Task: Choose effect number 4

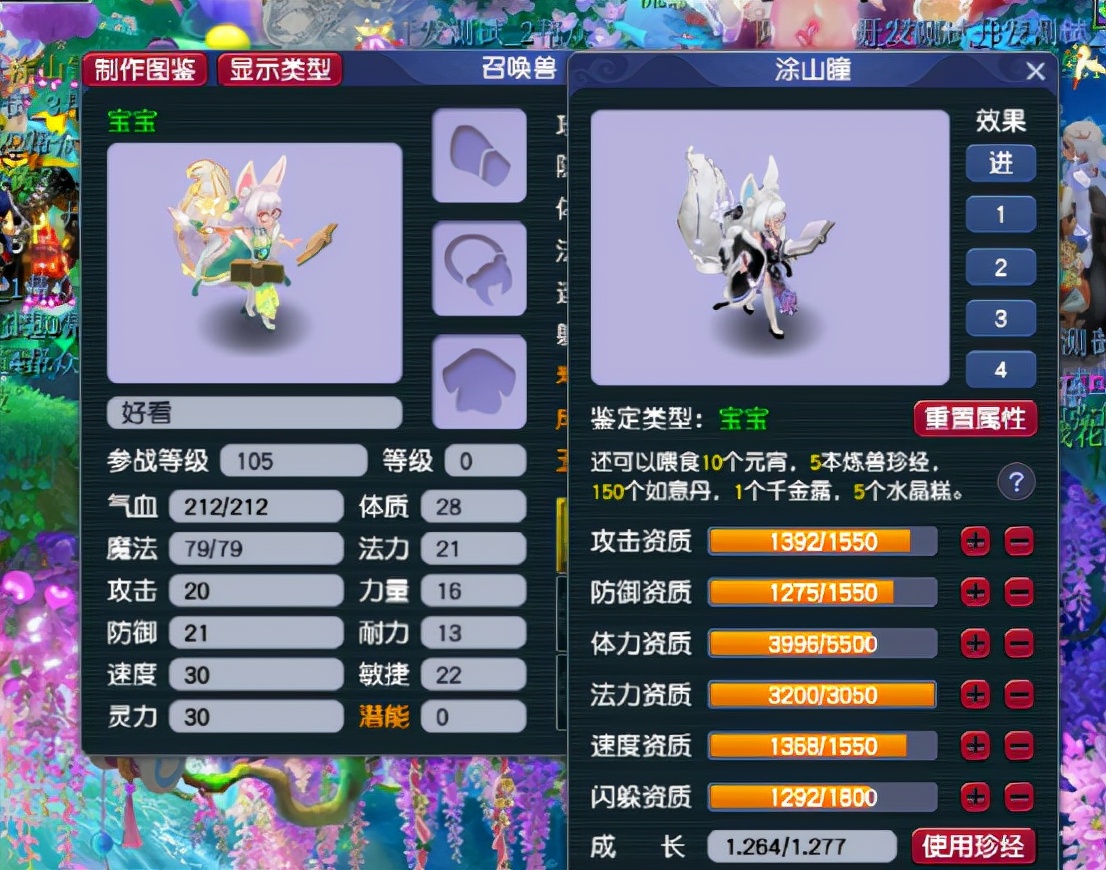Action: [1000, 371]
